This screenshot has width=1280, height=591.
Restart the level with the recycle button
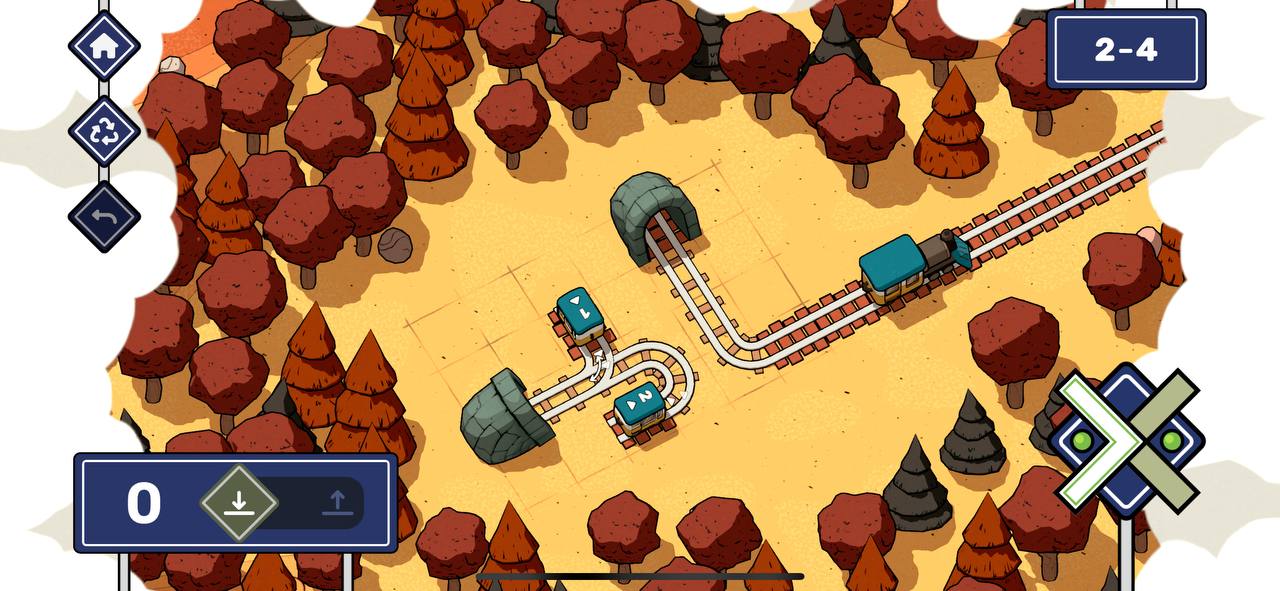104,132
